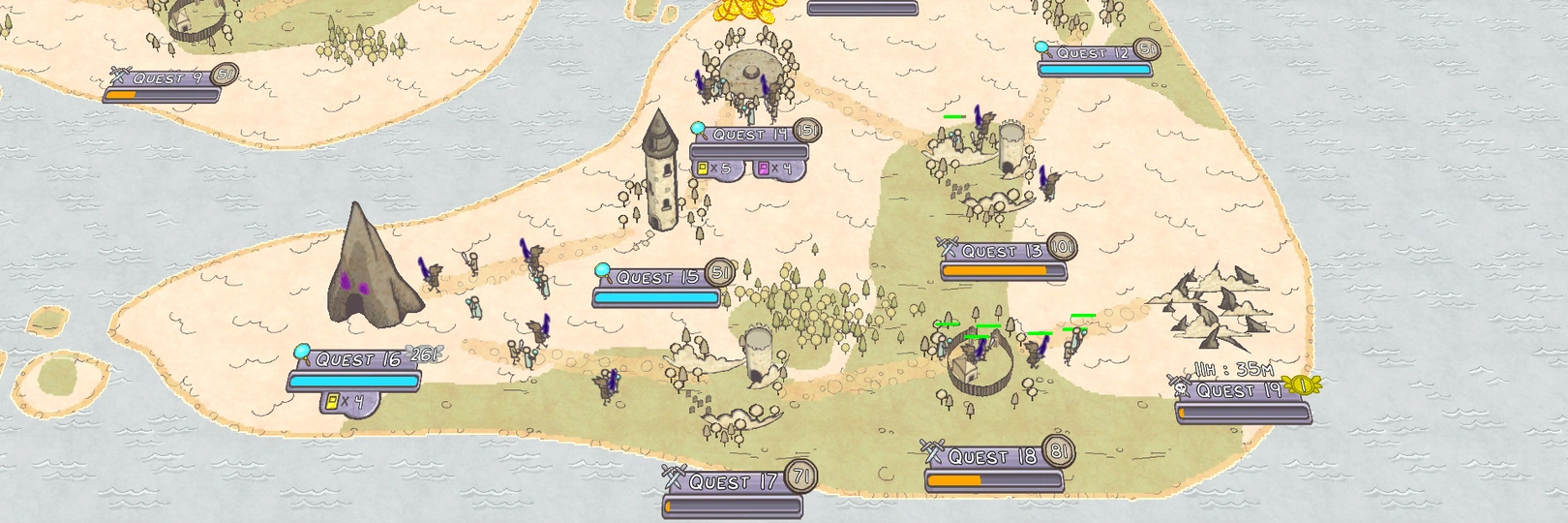
Task: Open the Quest 12 banner
Action: coord(1093,53)
